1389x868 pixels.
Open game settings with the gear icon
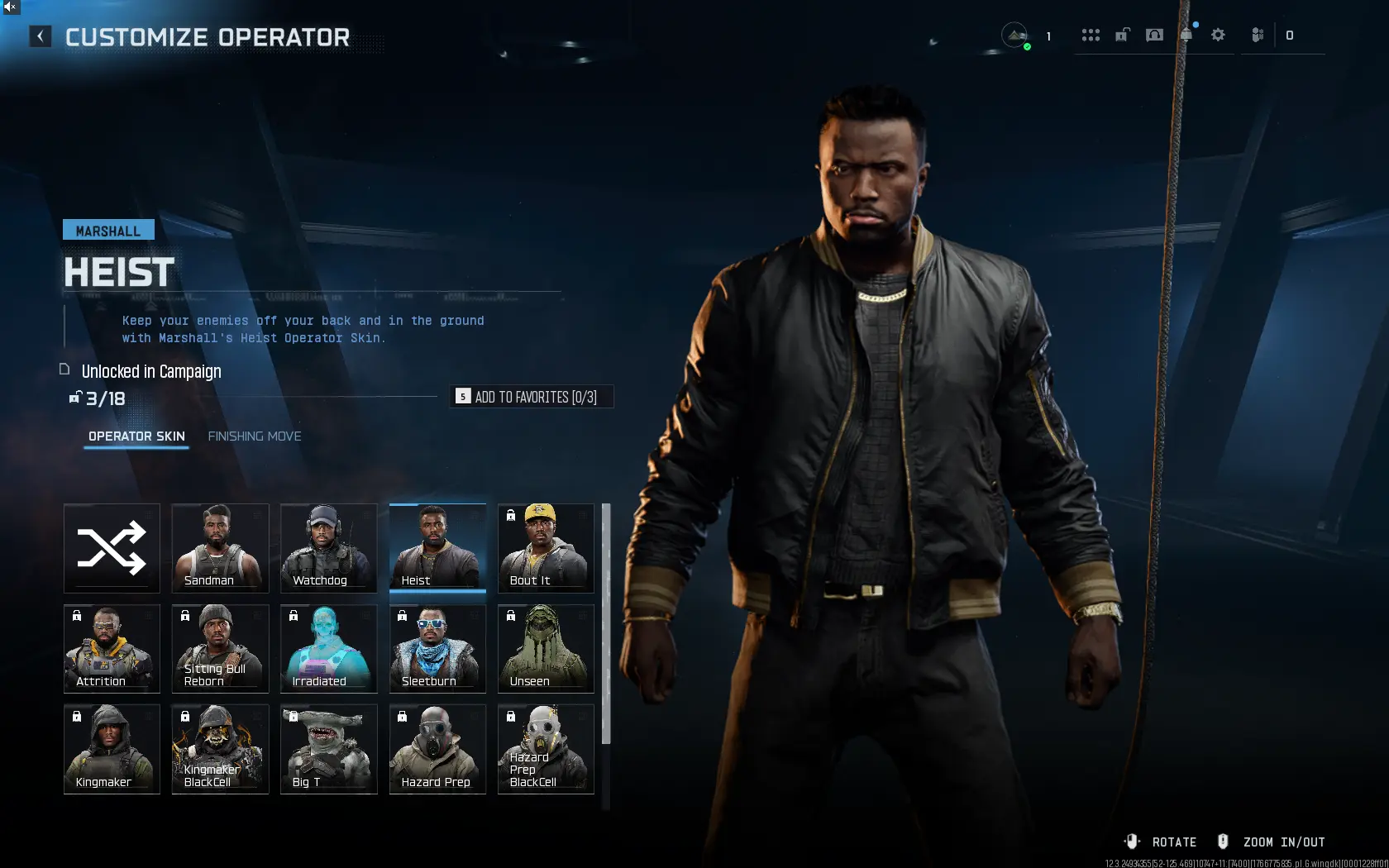click(1218, 35)
